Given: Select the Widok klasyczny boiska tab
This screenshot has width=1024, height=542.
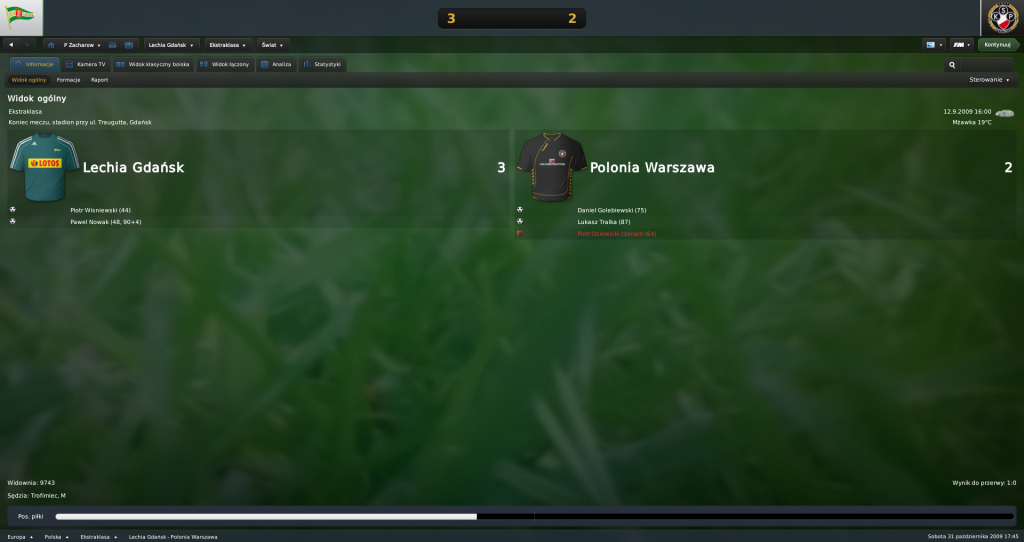Looking at the screenshot, I should (x=152, y=64).
